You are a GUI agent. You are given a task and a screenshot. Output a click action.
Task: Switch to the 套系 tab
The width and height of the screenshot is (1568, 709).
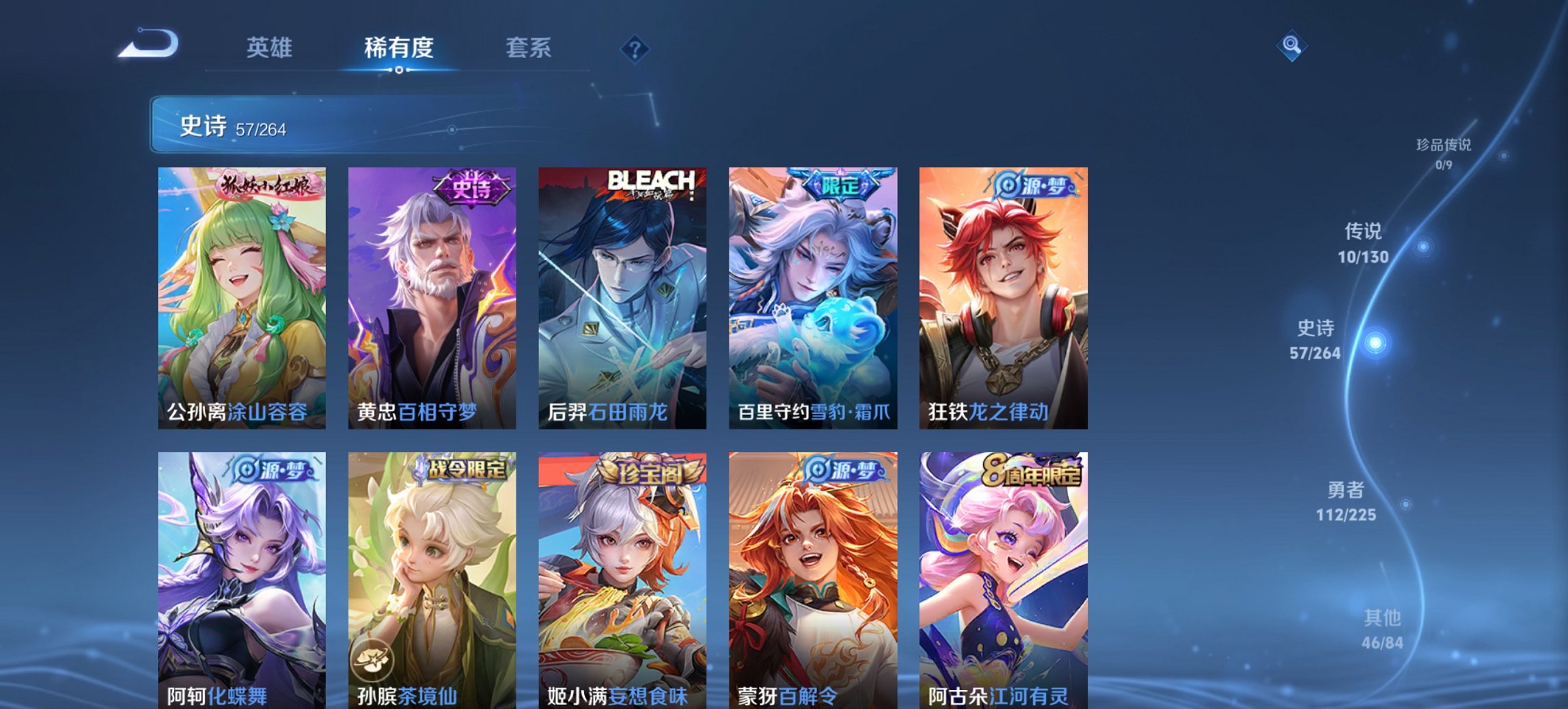(x=527, y=48)
